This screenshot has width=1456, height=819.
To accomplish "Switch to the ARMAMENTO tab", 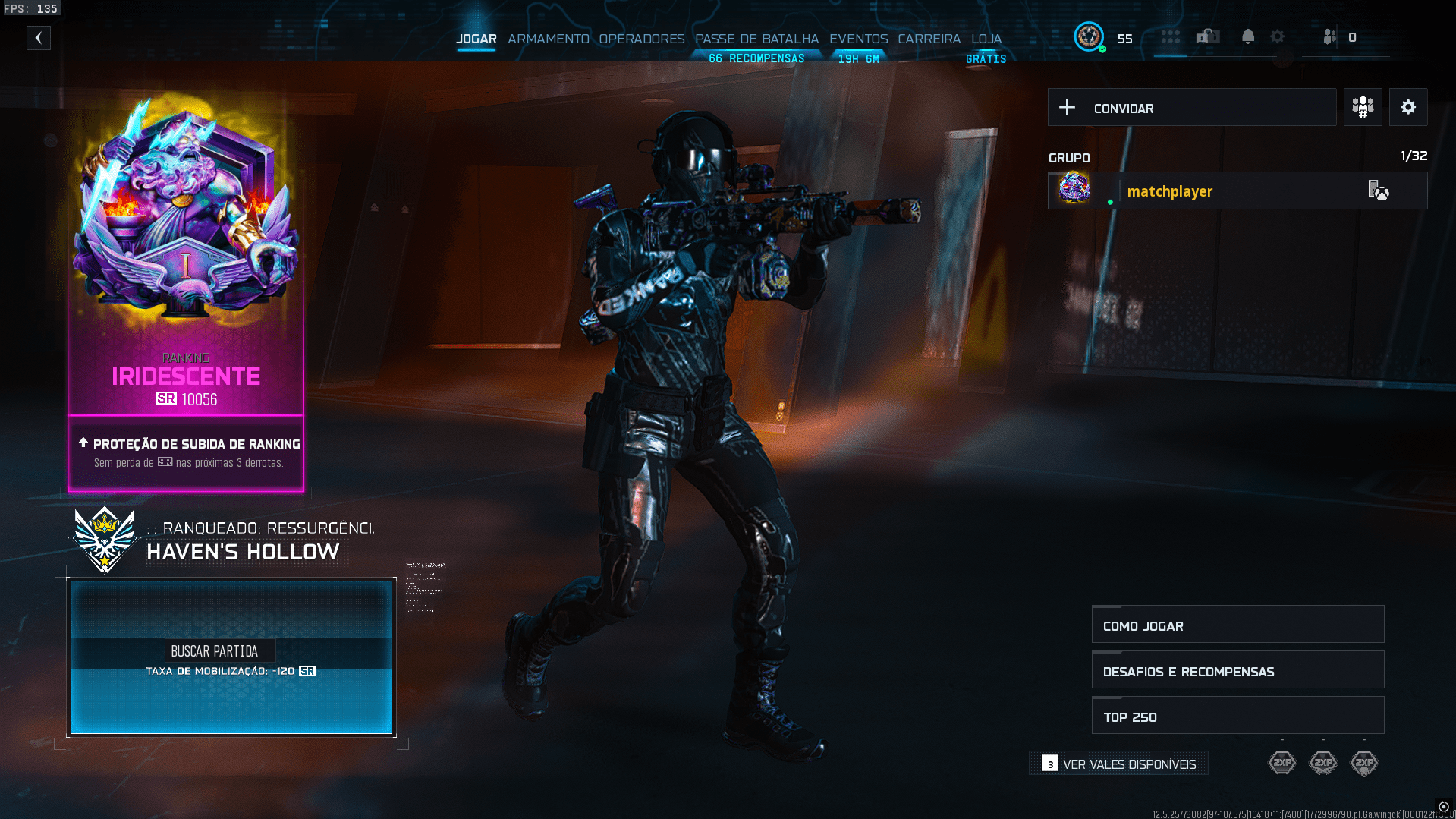I will 549,39.
